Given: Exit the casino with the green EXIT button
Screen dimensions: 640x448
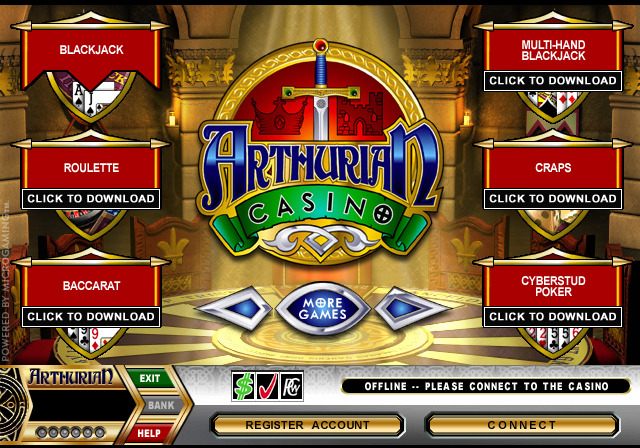Looking at the screenshot, I should point(150,379).
